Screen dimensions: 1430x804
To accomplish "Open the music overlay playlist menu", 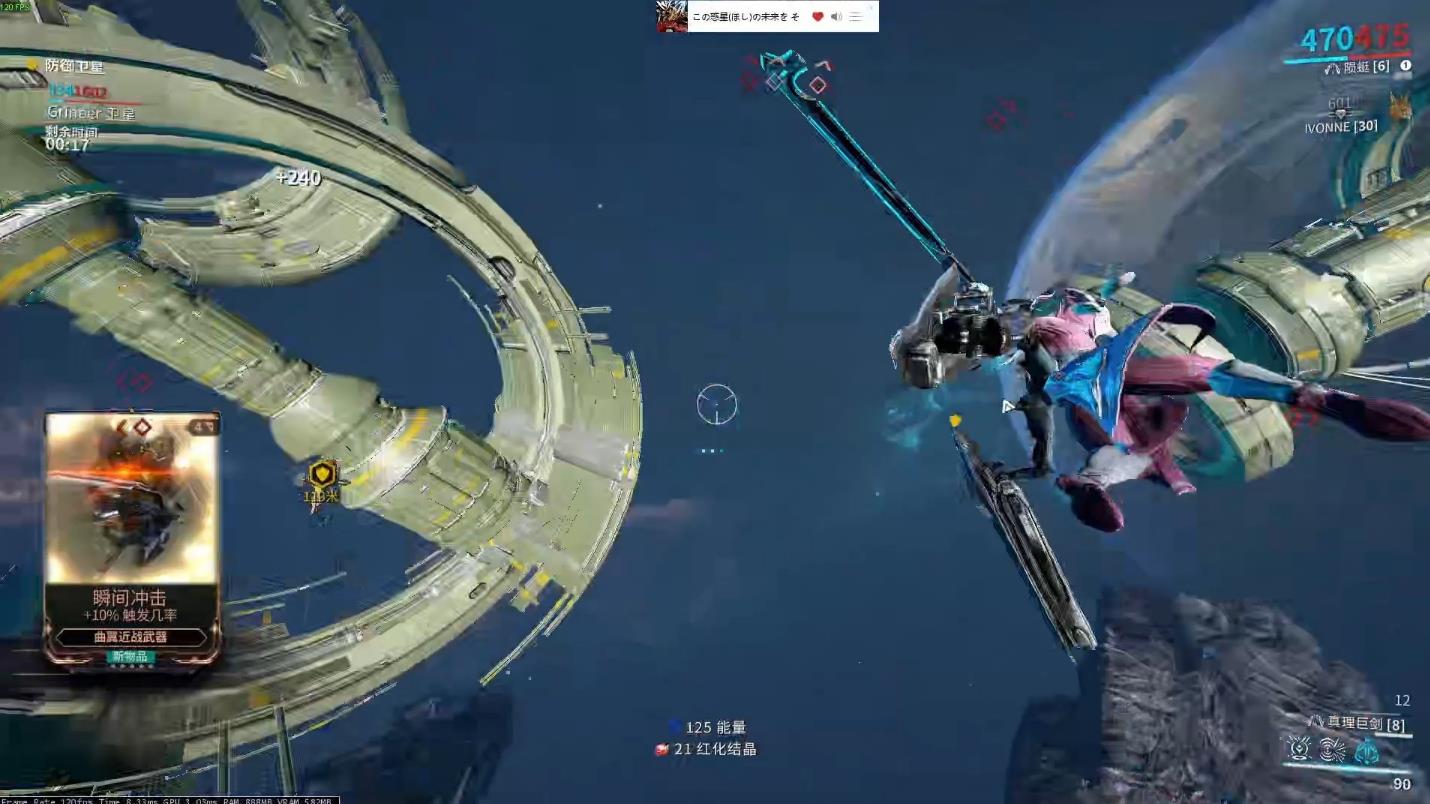I will pos(856,17).
